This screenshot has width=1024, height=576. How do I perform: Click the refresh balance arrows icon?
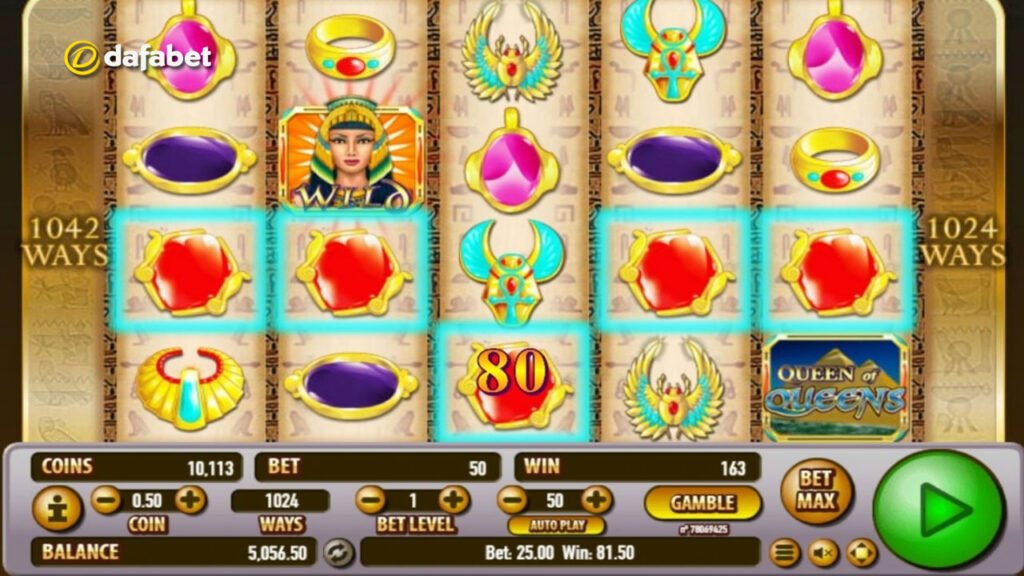tap(340, 552)
